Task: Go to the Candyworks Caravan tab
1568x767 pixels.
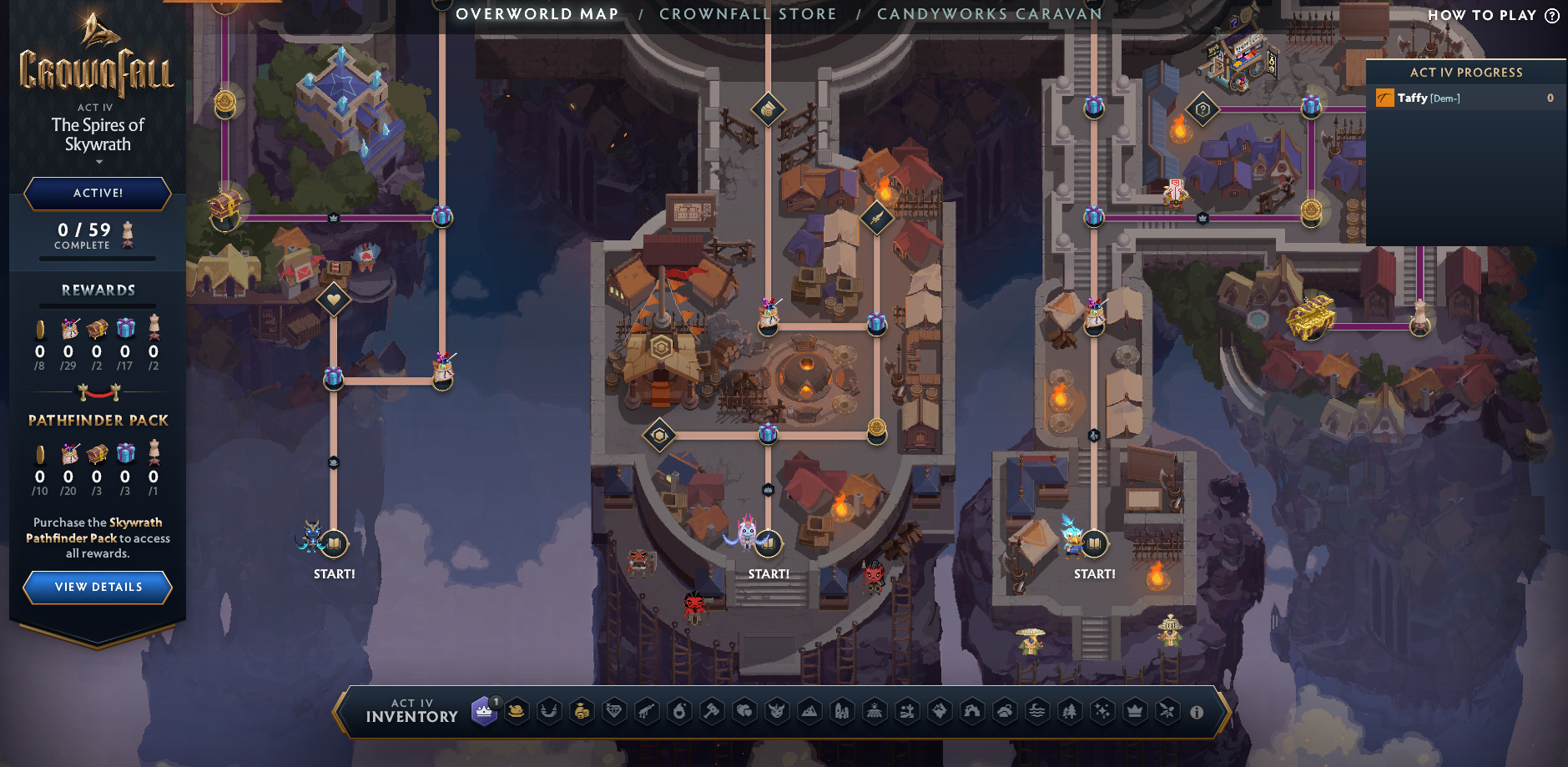Action: point(989,14)
